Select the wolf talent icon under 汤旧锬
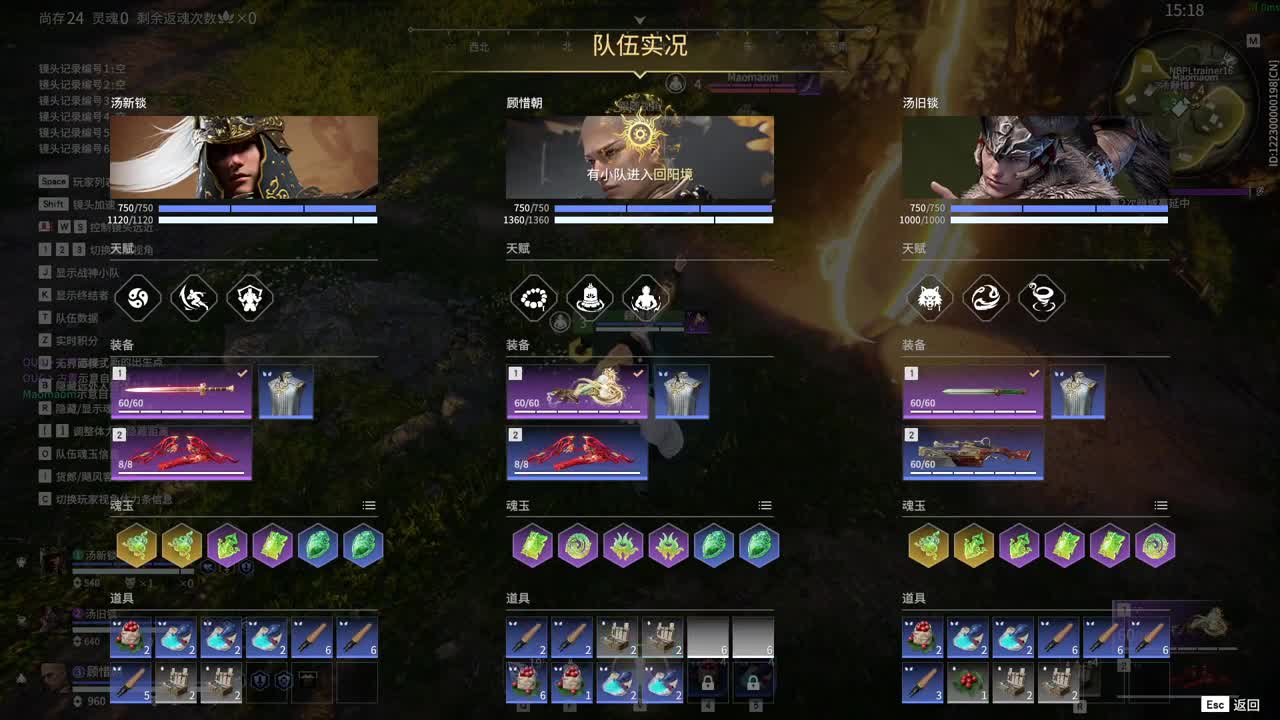Screen dimensions: 1280x720 point(930,298)
